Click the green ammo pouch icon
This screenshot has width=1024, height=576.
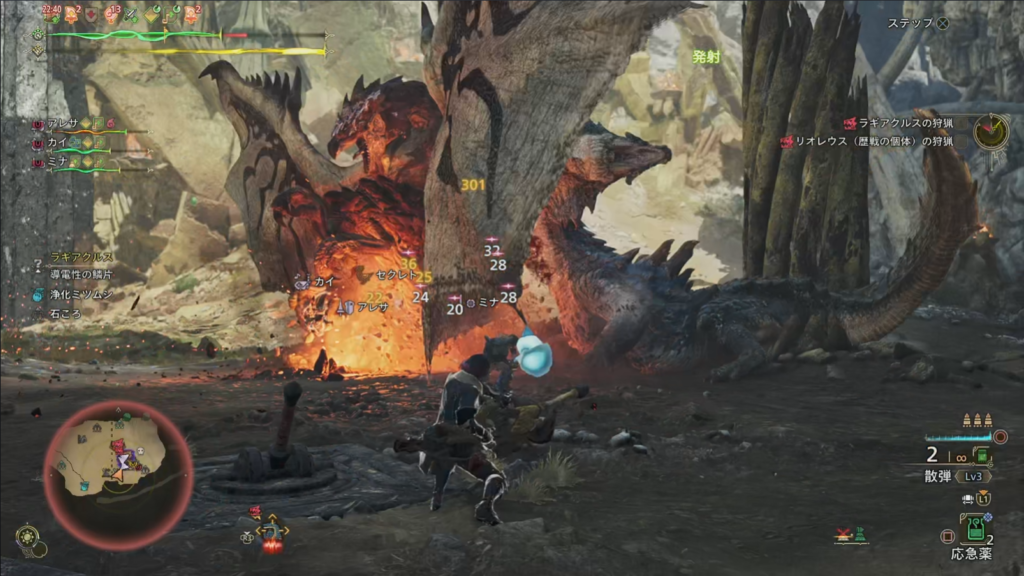(981, 457)
